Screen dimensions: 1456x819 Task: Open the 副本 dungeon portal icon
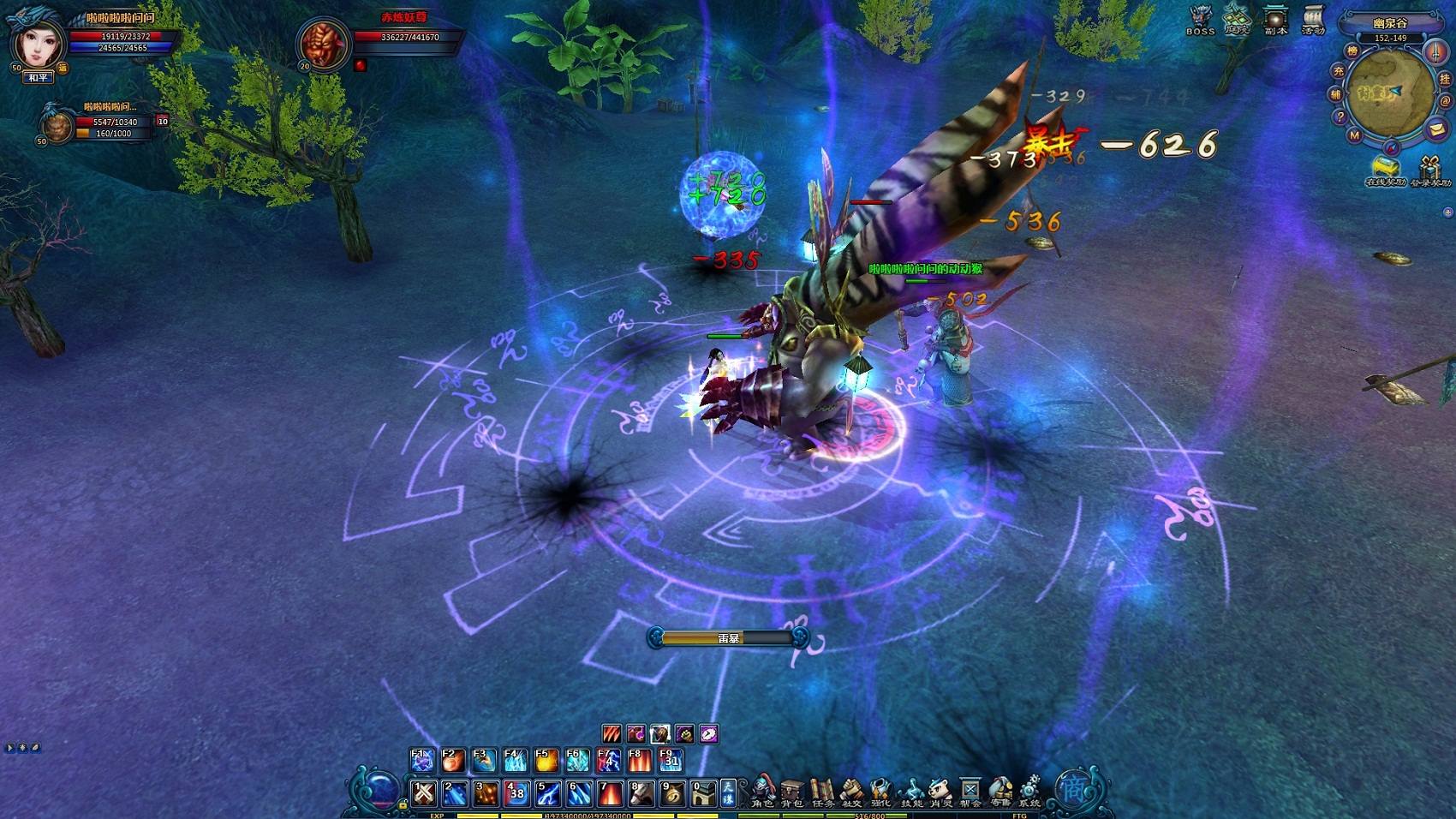1276,19
